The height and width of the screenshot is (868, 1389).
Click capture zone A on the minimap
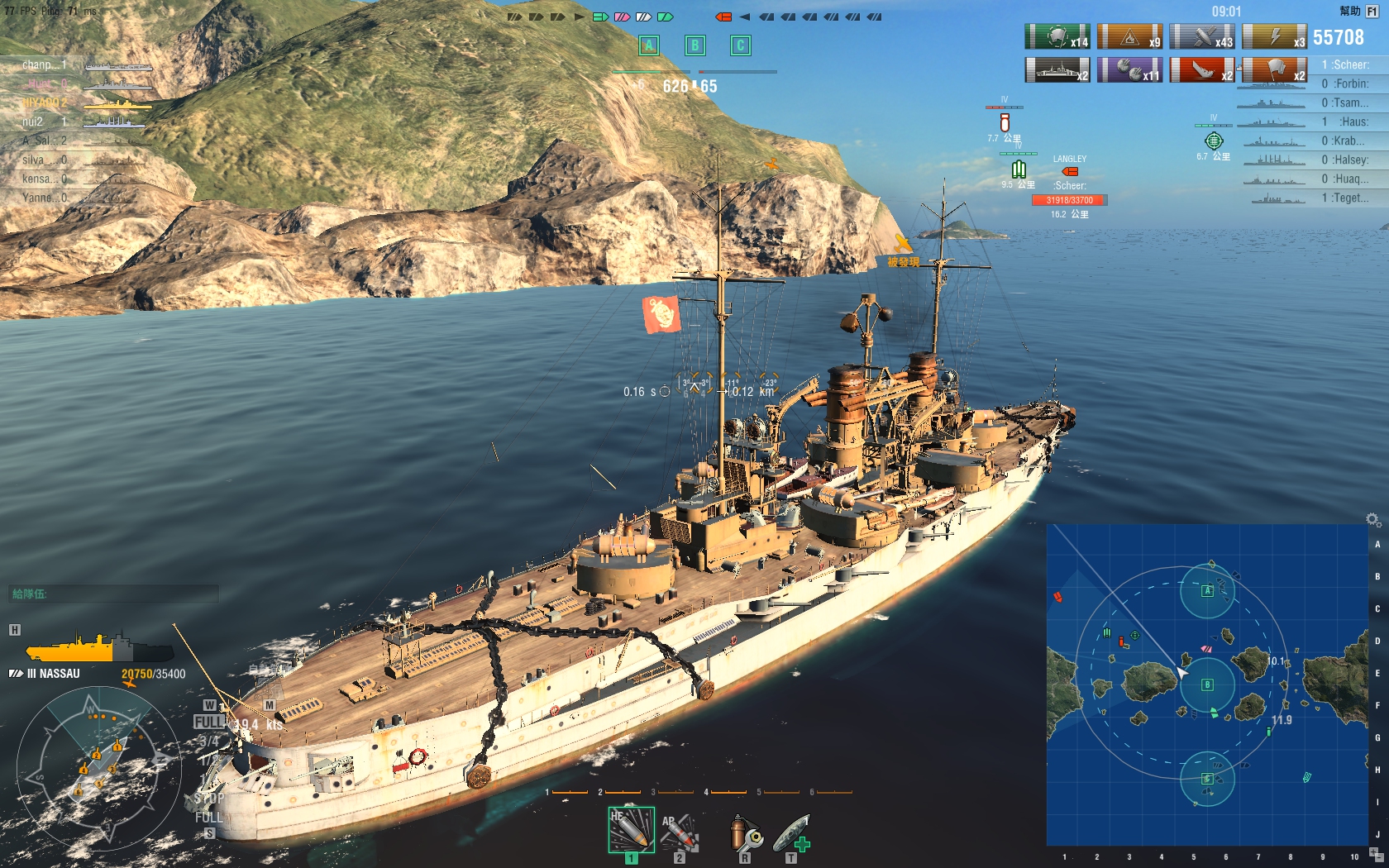click(1207, 590)
